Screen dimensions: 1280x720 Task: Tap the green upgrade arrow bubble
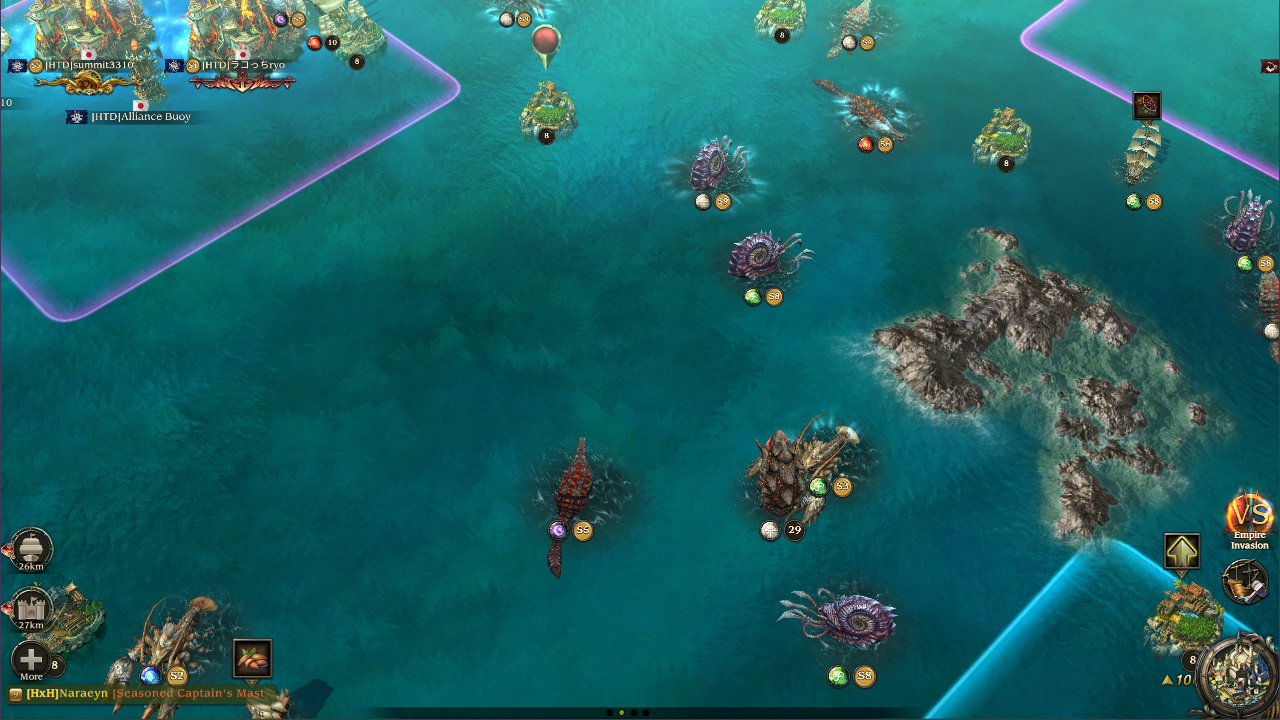(1182, 551)
